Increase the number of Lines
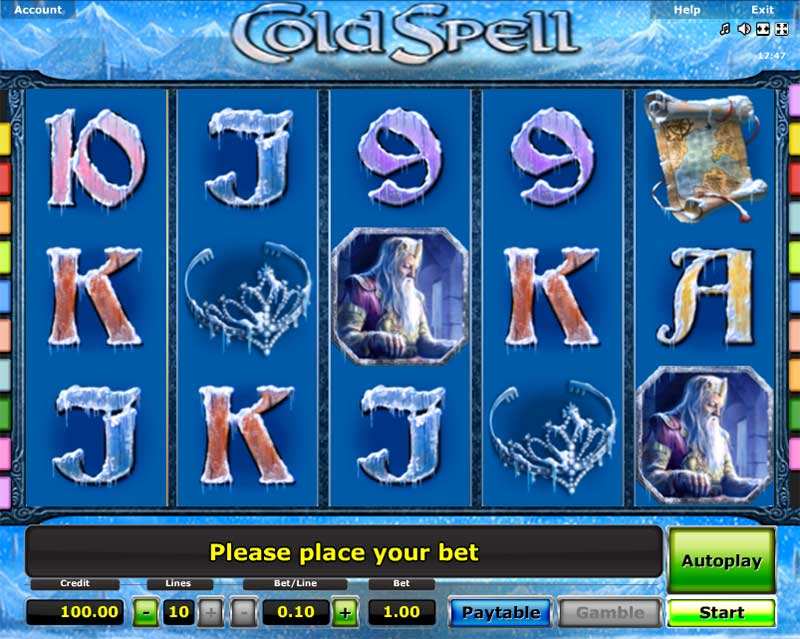 (212, 612)
